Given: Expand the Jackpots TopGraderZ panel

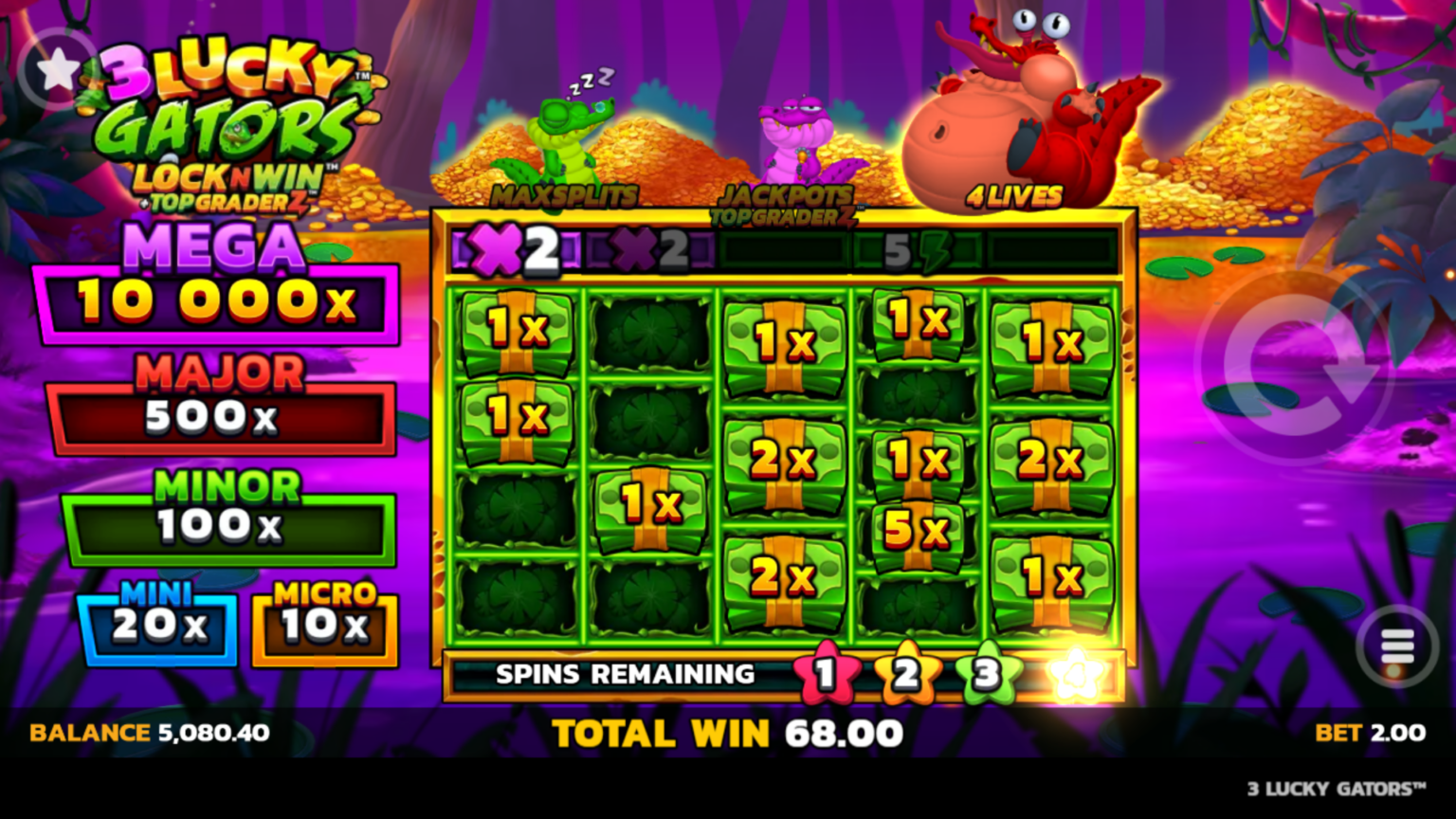Looking at the screenshot, I should [x=785, y=201].
